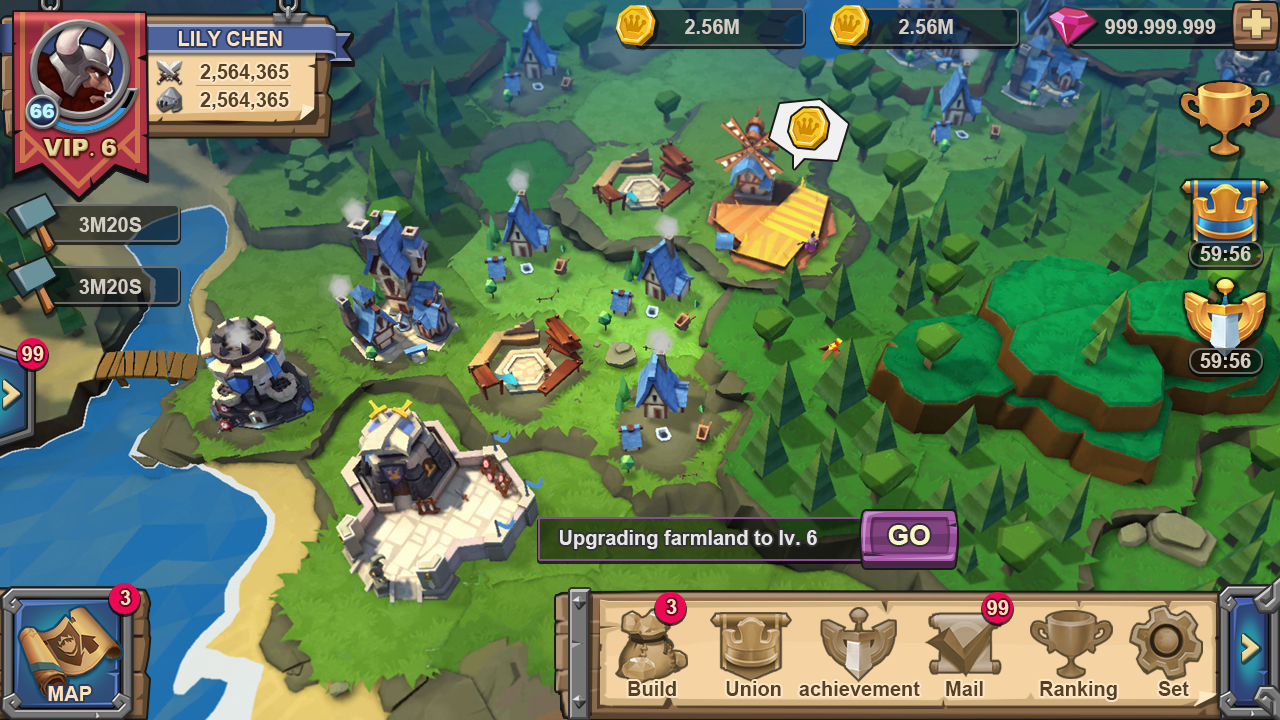Open the gold trophy icon

click(1224, 118)
